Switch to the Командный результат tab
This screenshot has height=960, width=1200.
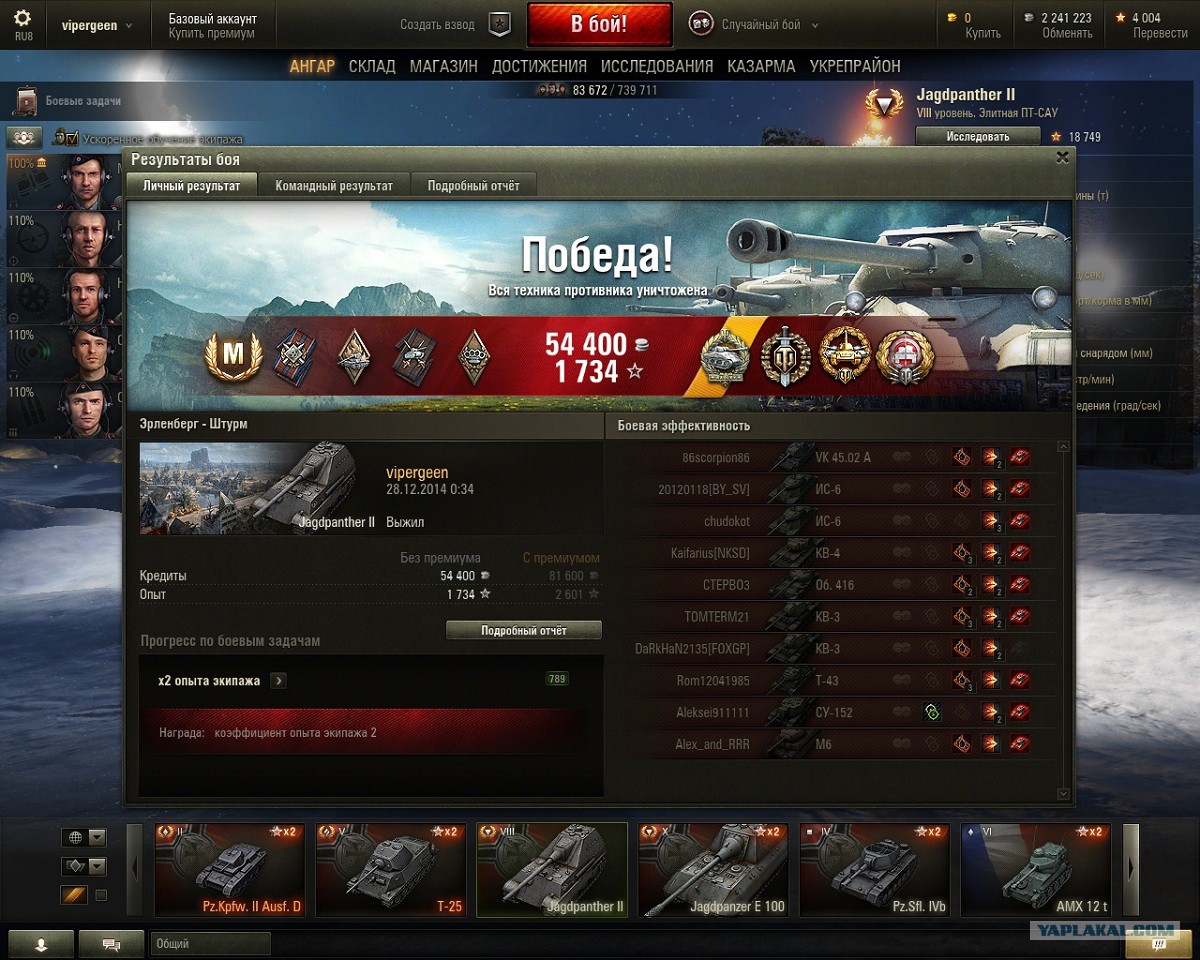click(x=334, y=185)
